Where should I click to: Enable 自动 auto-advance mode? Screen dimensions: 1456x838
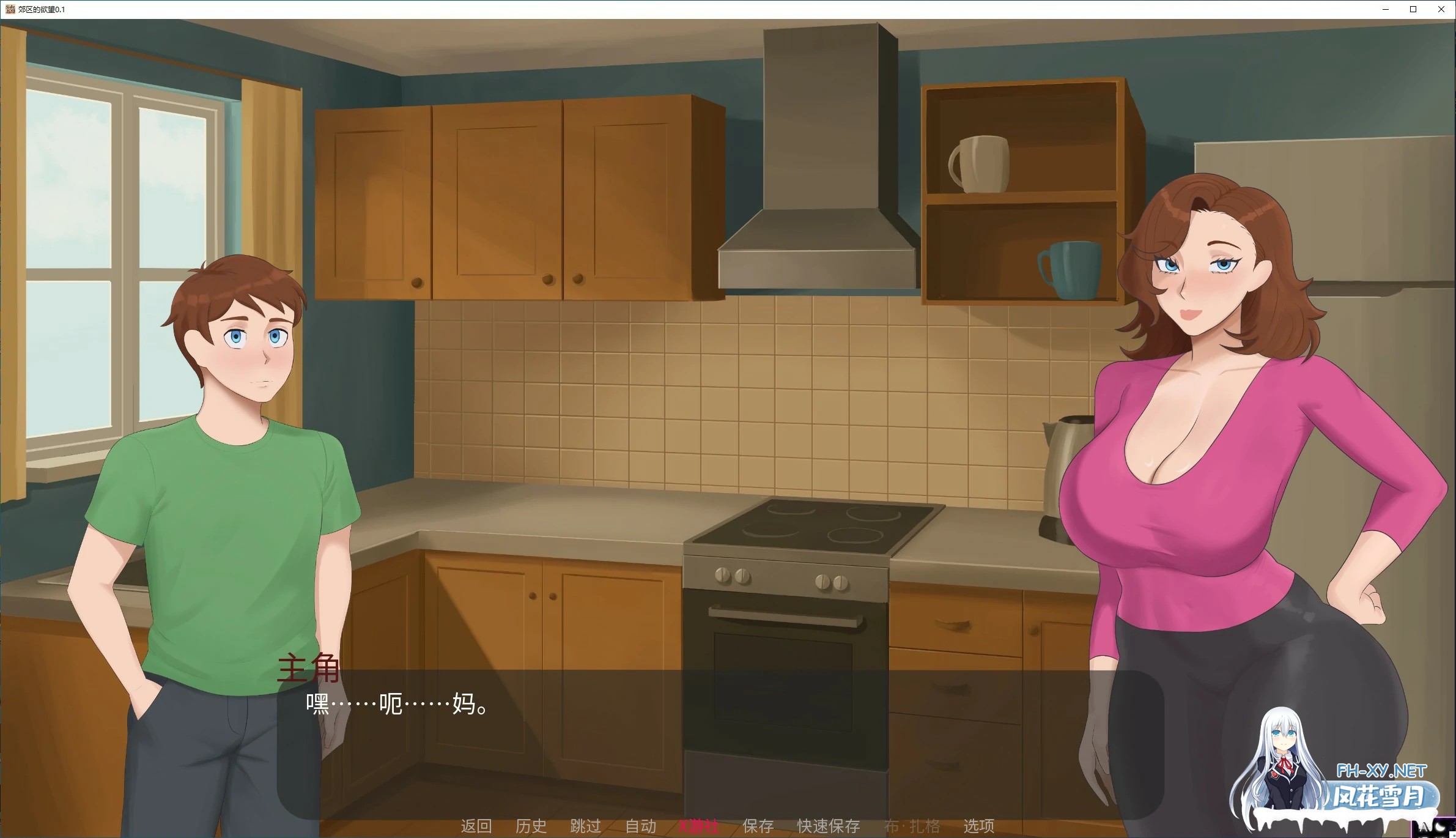(x=640, y=826)
